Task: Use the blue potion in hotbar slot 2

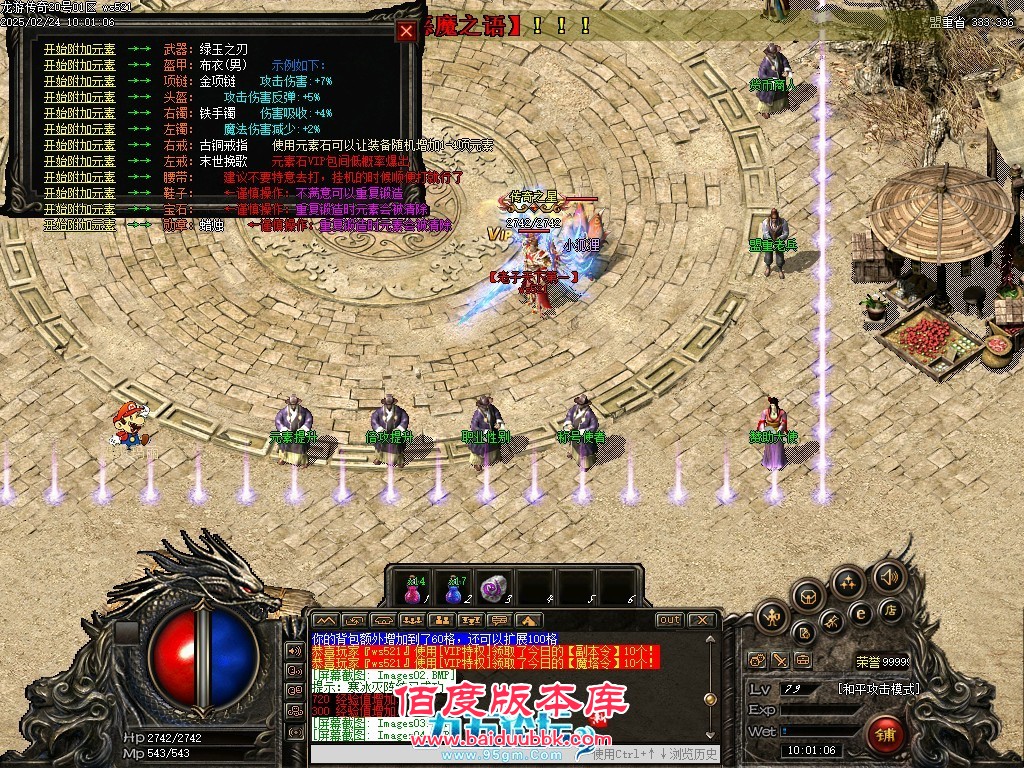Action: 457,589
